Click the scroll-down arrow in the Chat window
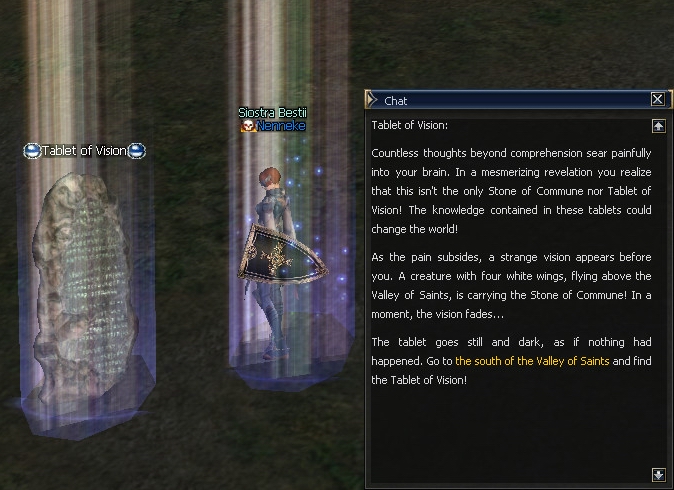The height and width of the screenshot is (490, 674). (x=657, y=474)
